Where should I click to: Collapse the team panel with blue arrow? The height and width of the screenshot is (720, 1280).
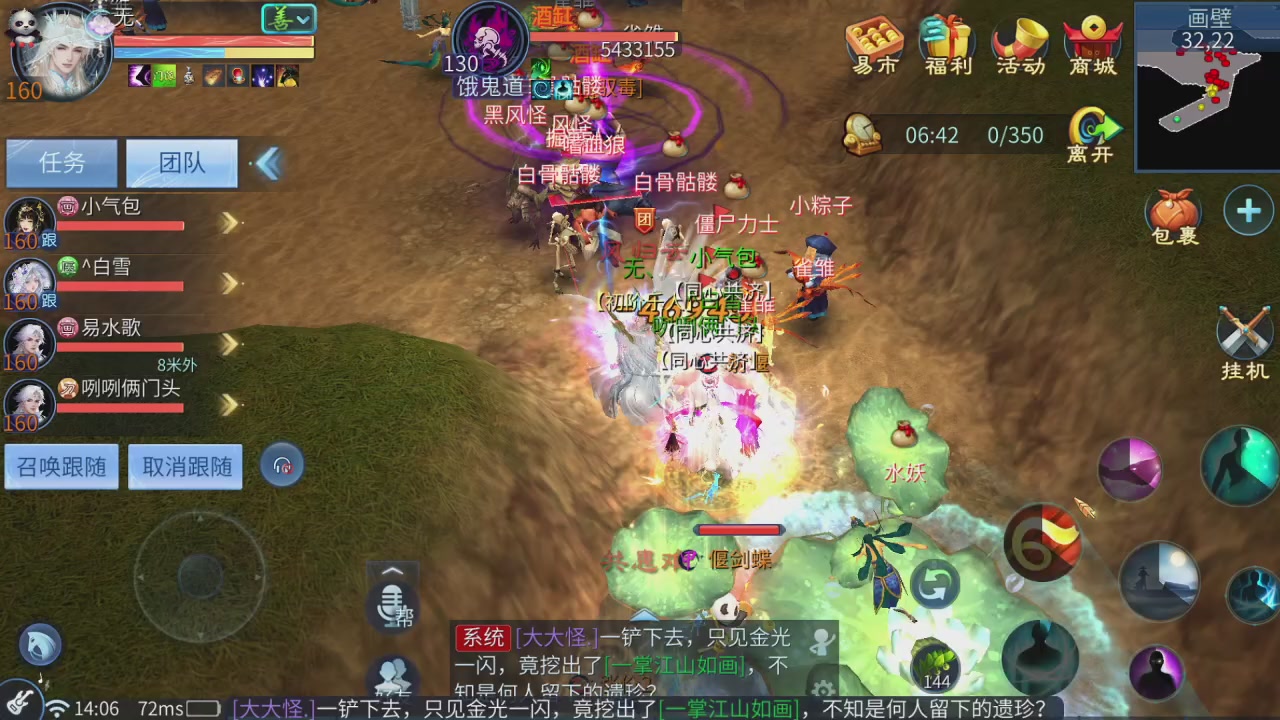click(268, 163)
